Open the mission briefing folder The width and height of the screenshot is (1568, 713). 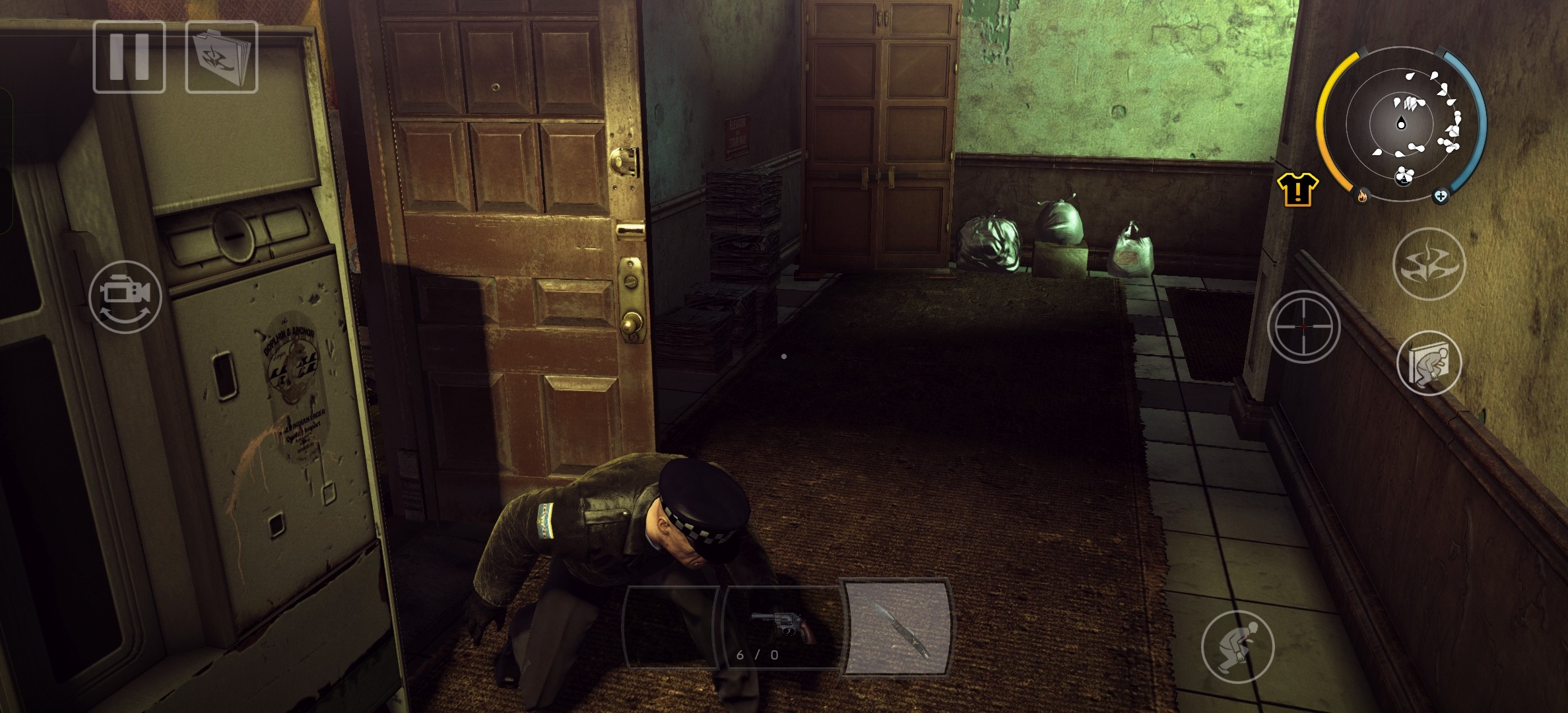(x=222, y=57)
